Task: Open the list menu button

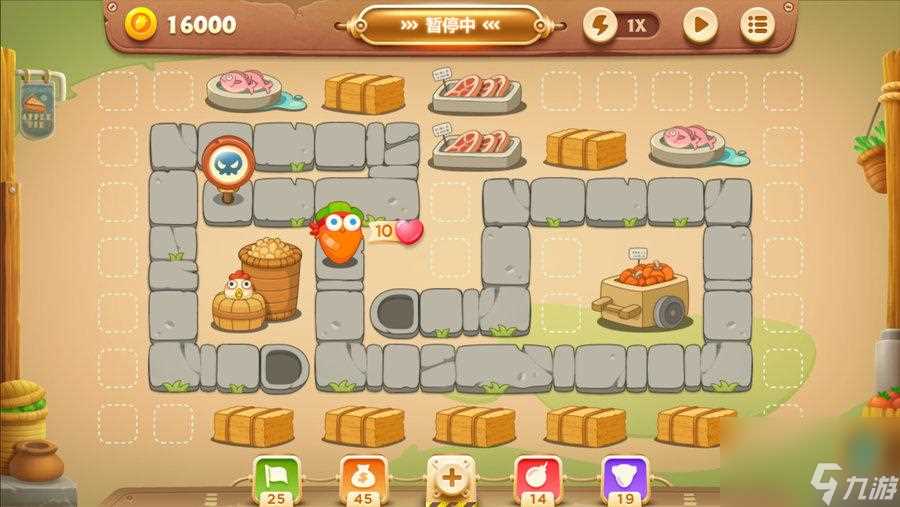Action: (x=755, y=25)
